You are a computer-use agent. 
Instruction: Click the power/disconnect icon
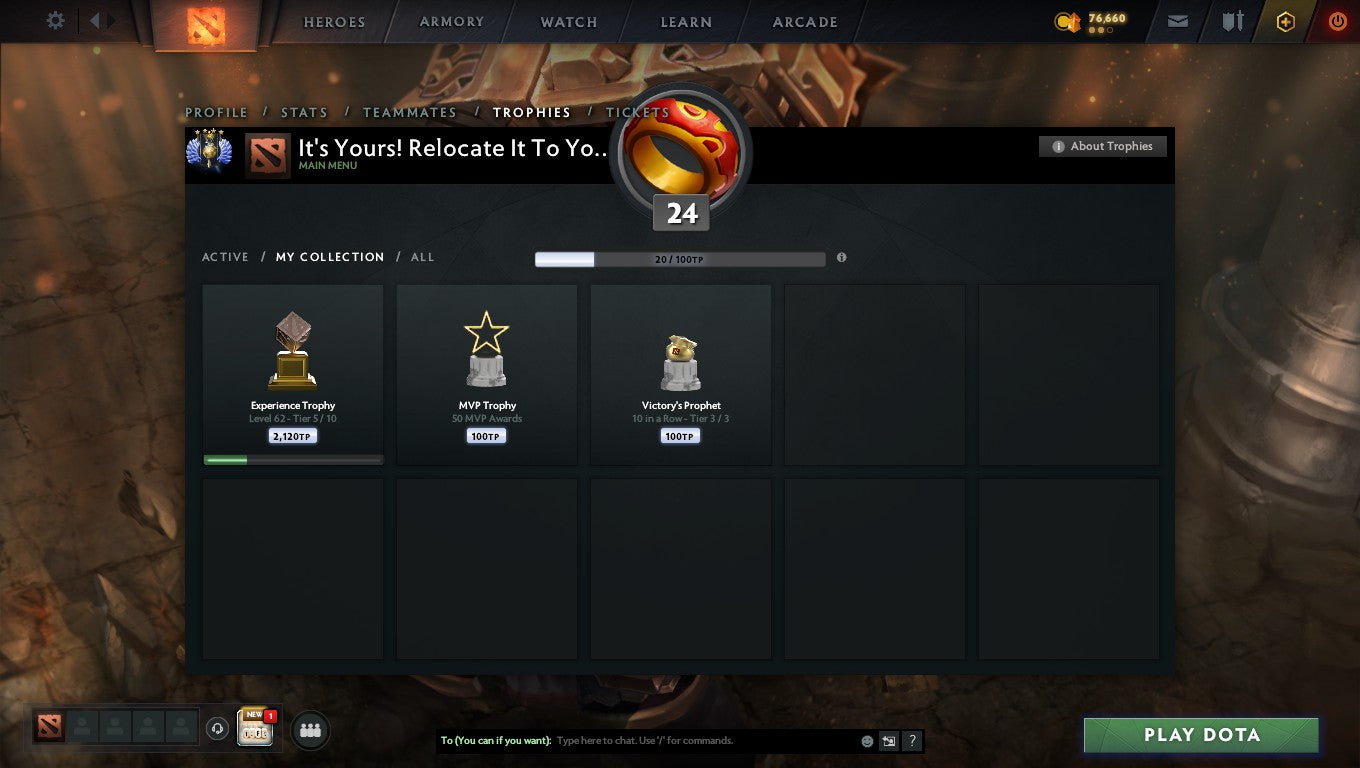point(1337,21)
